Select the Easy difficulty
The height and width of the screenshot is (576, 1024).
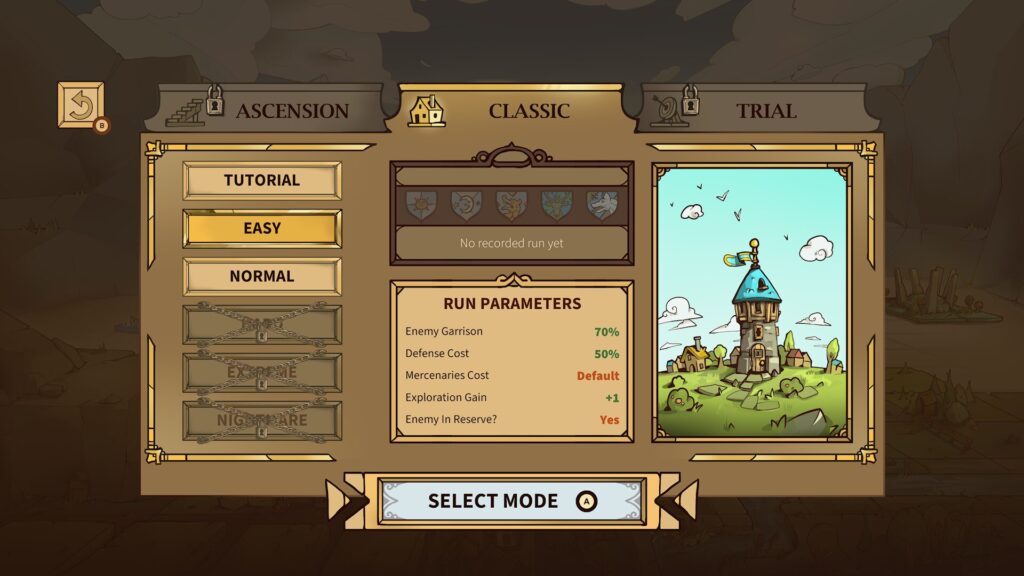coord(262,228)
